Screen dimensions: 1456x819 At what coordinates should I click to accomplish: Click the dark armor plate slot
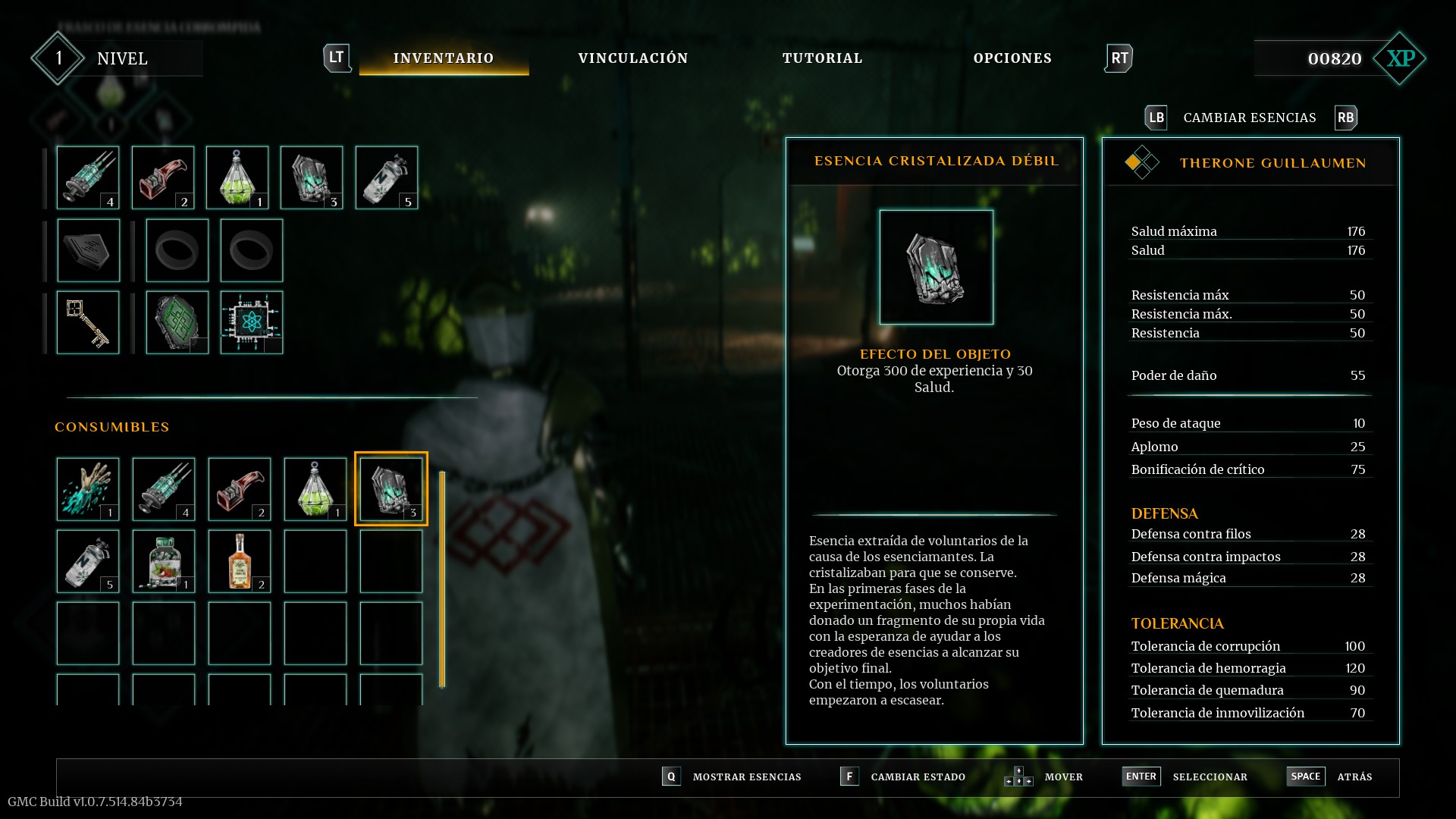pos(88,250)
